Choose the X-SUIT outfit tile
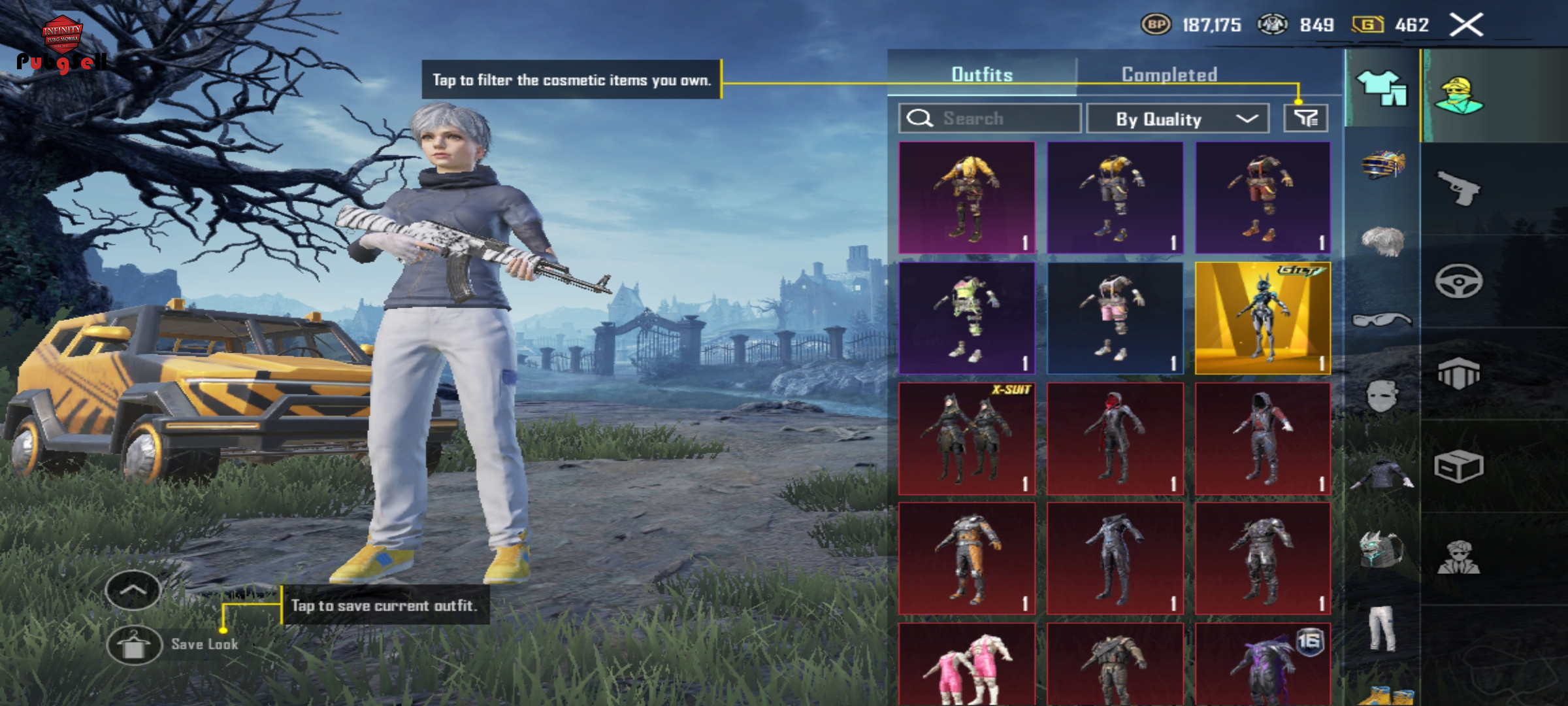The image size is (1568, 706). 967,438
